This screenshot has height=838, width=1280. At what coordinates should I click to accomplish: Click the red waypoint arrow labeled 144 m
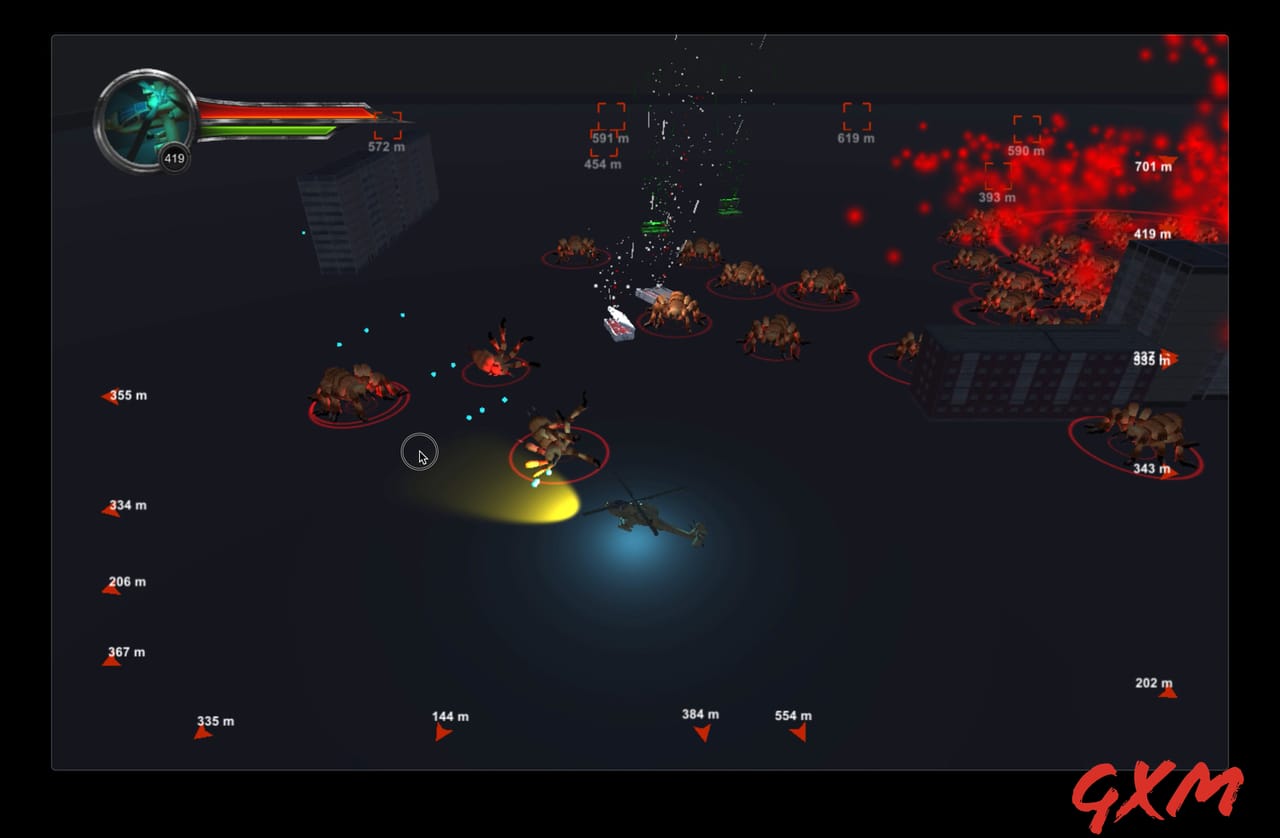click(441, 730)
